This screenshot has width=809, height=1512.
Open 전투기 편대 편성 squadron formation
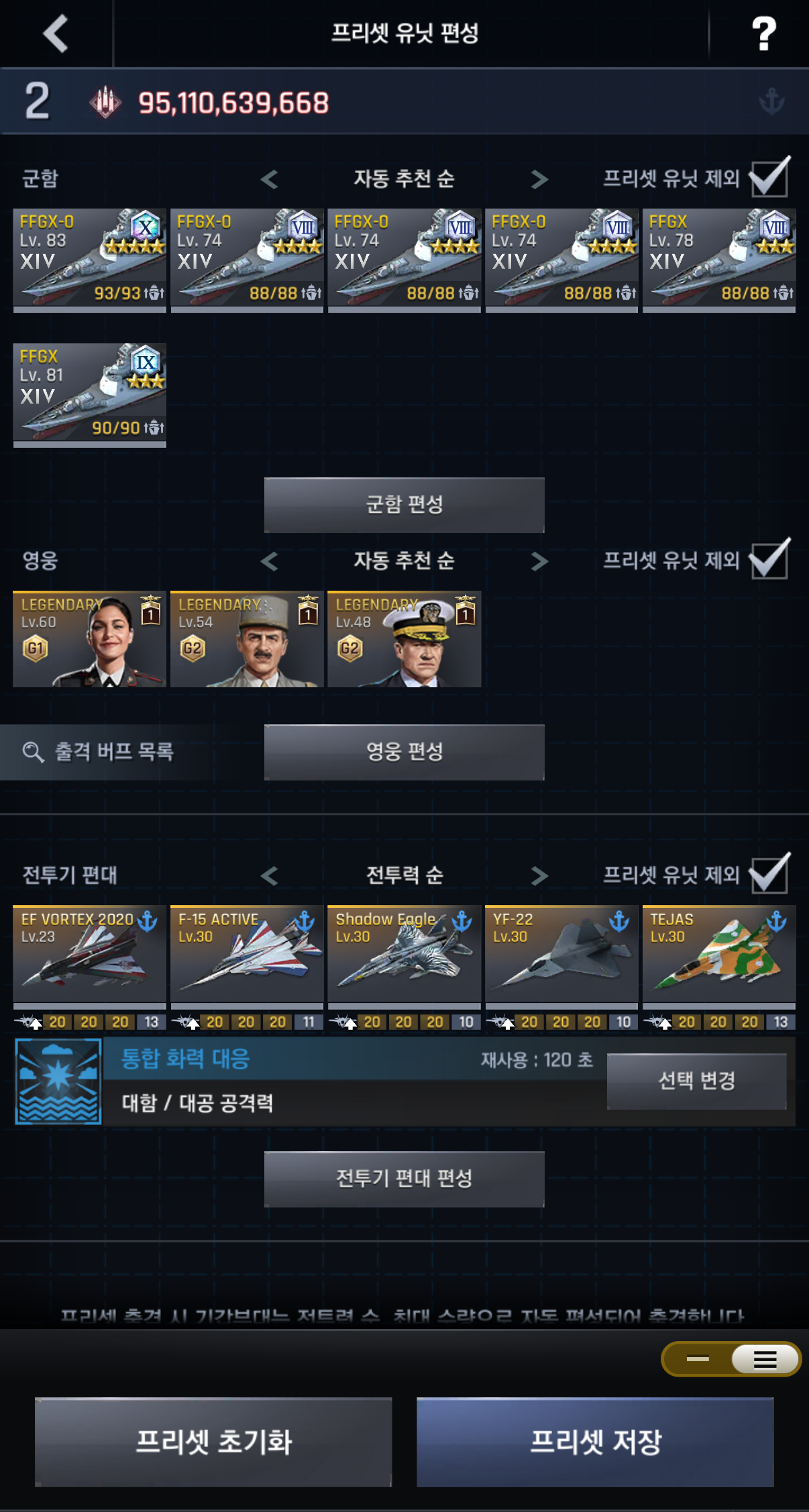404,1179
